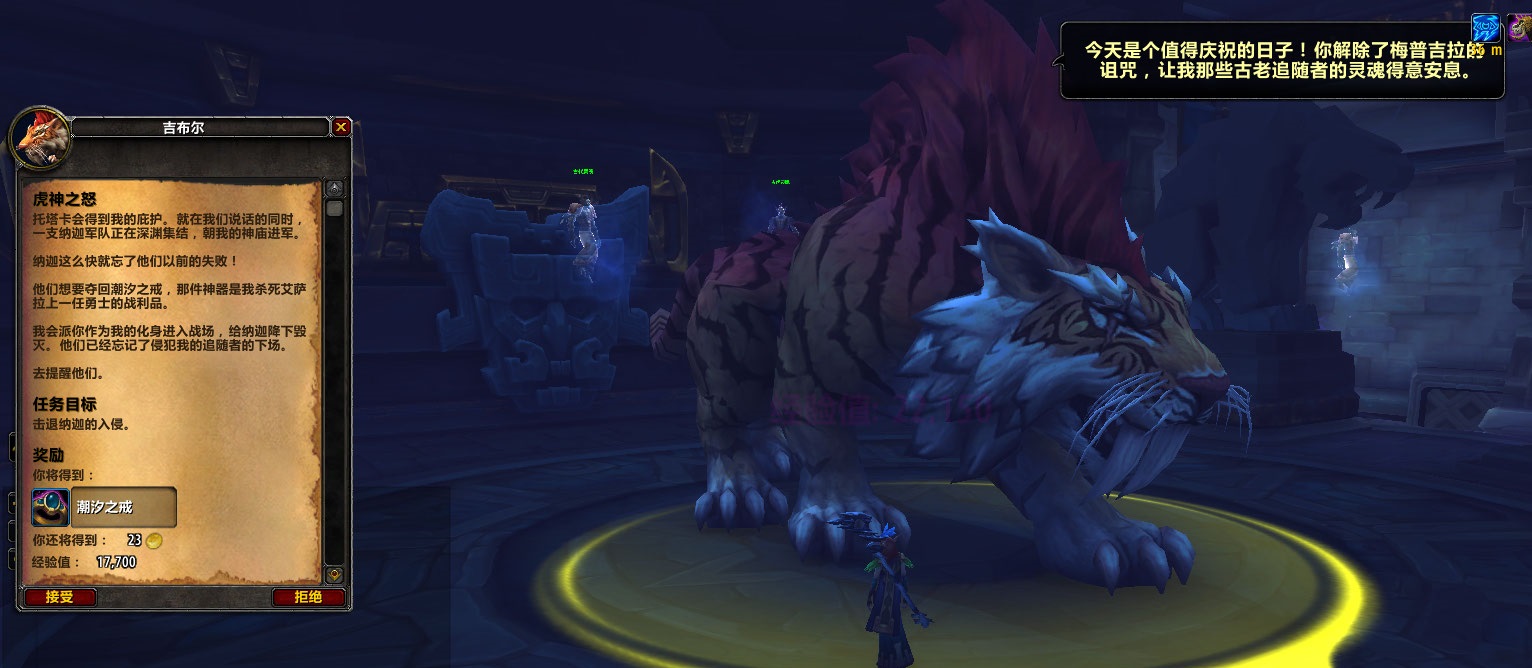Select the 潮汐之戒 ring reward icon
Viewport: 1532px width, 668px height.
point(50,508)
